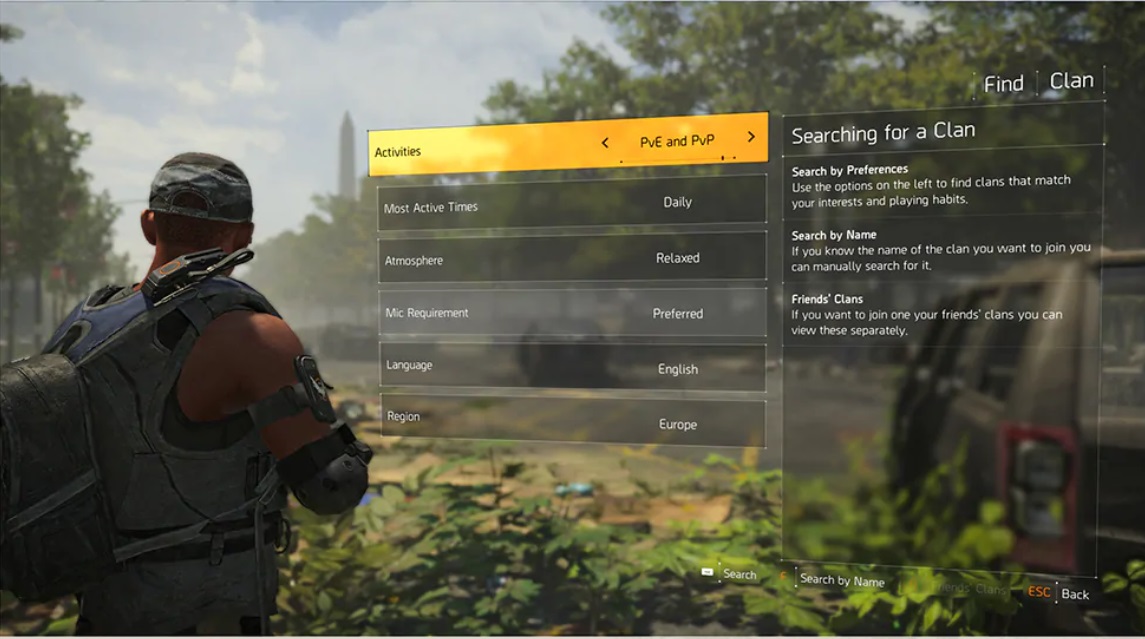The height and width of the screenshot is (639, 1145).
Task: Switch to the Clan tab
Action: (x=1071, y=81)
